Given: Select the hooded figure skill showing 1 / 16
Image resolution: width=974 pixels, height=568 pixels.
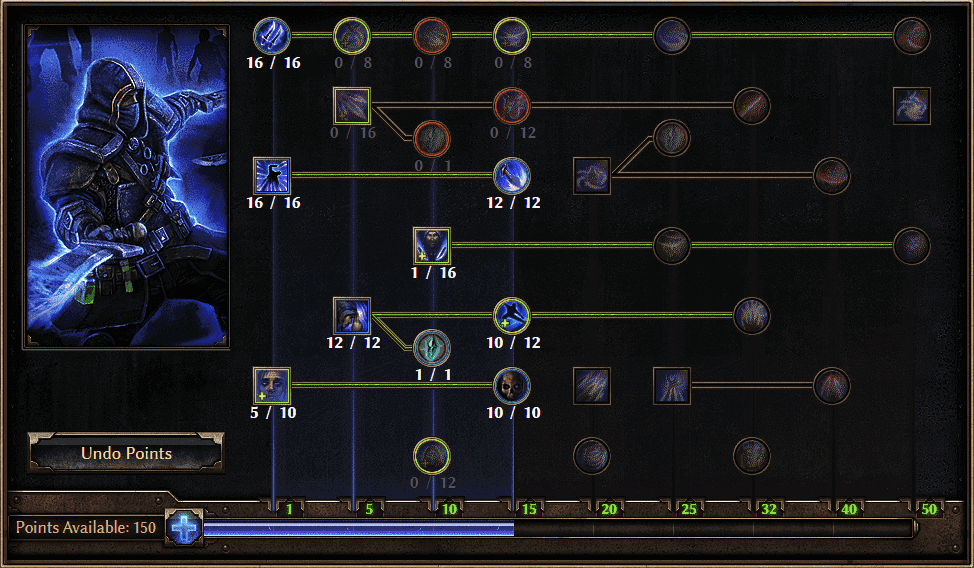Looking at the screenshot, I should [x=432, y=246].
